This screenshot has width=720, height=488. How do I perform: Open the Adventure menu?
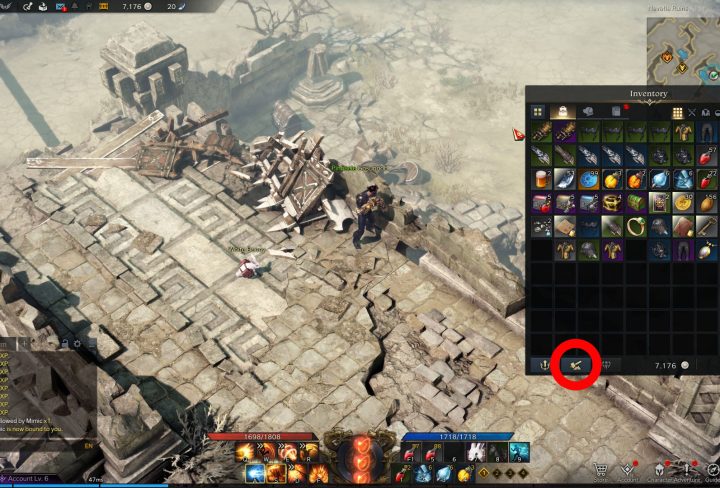click(691, 471)
